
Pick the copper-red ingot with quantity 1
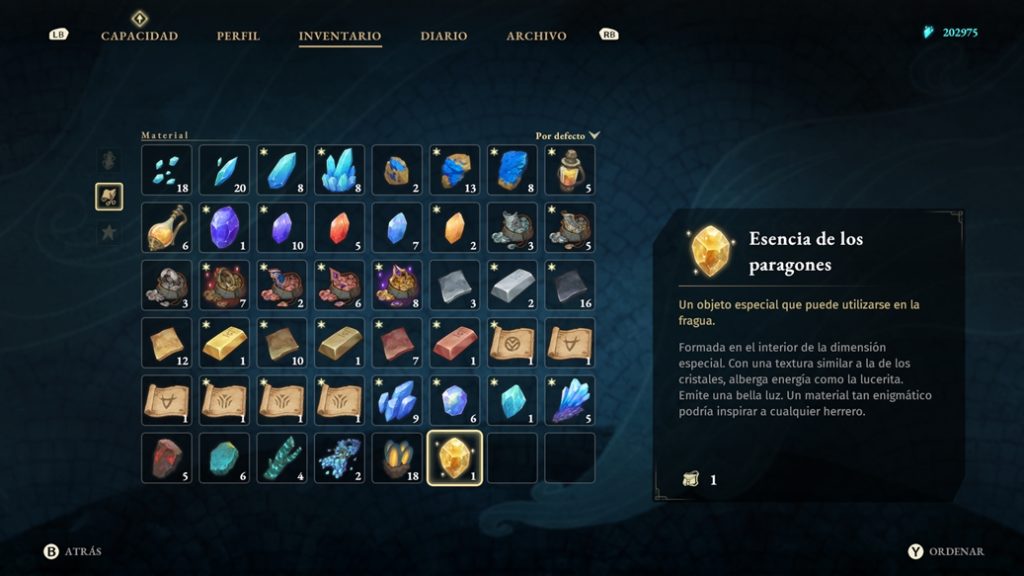(x=455, y=343)
